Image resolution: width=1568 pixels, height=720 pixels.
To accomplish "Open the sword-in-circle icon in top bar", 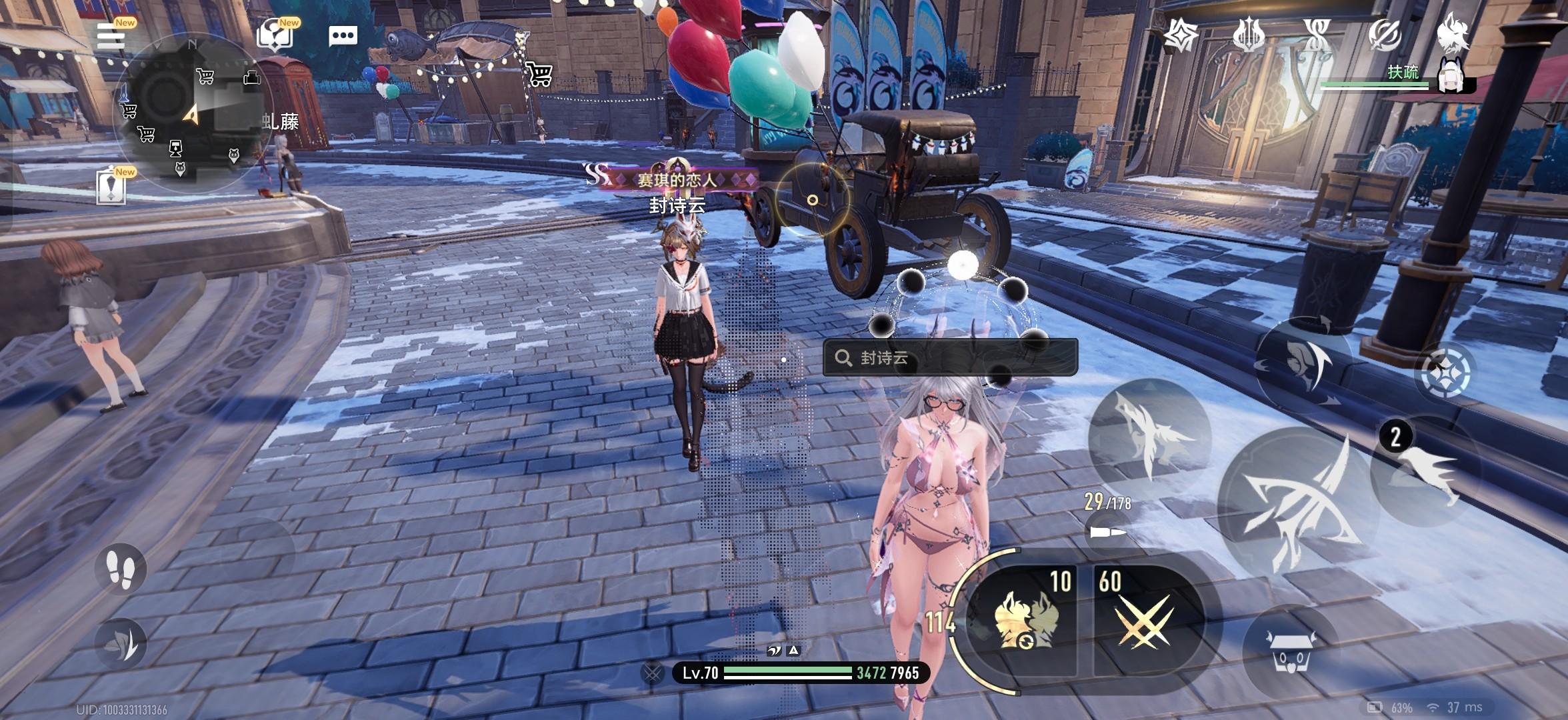I will (x=1385, y=35).
